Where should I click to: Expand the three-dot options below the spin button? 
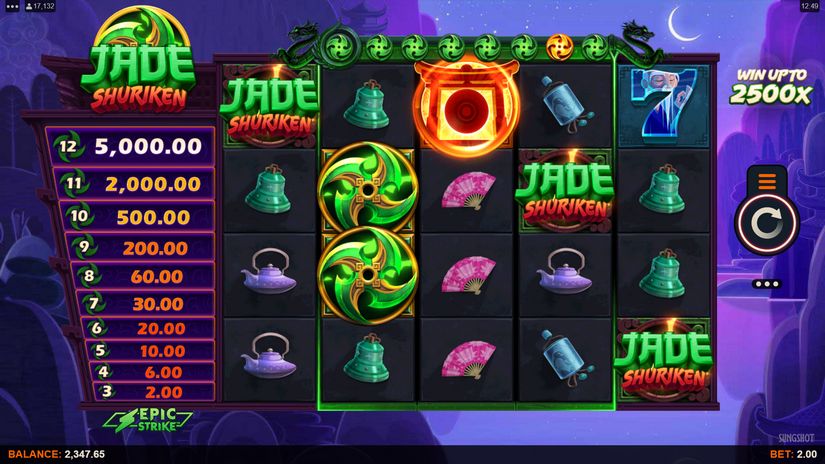click(767, 284)
